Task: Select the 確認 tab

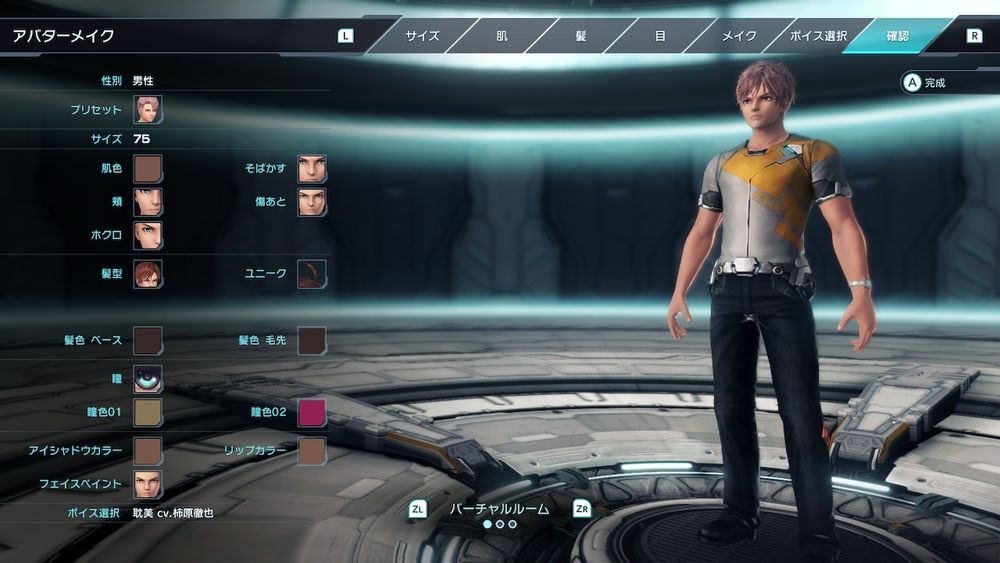Action: point(897,36)
